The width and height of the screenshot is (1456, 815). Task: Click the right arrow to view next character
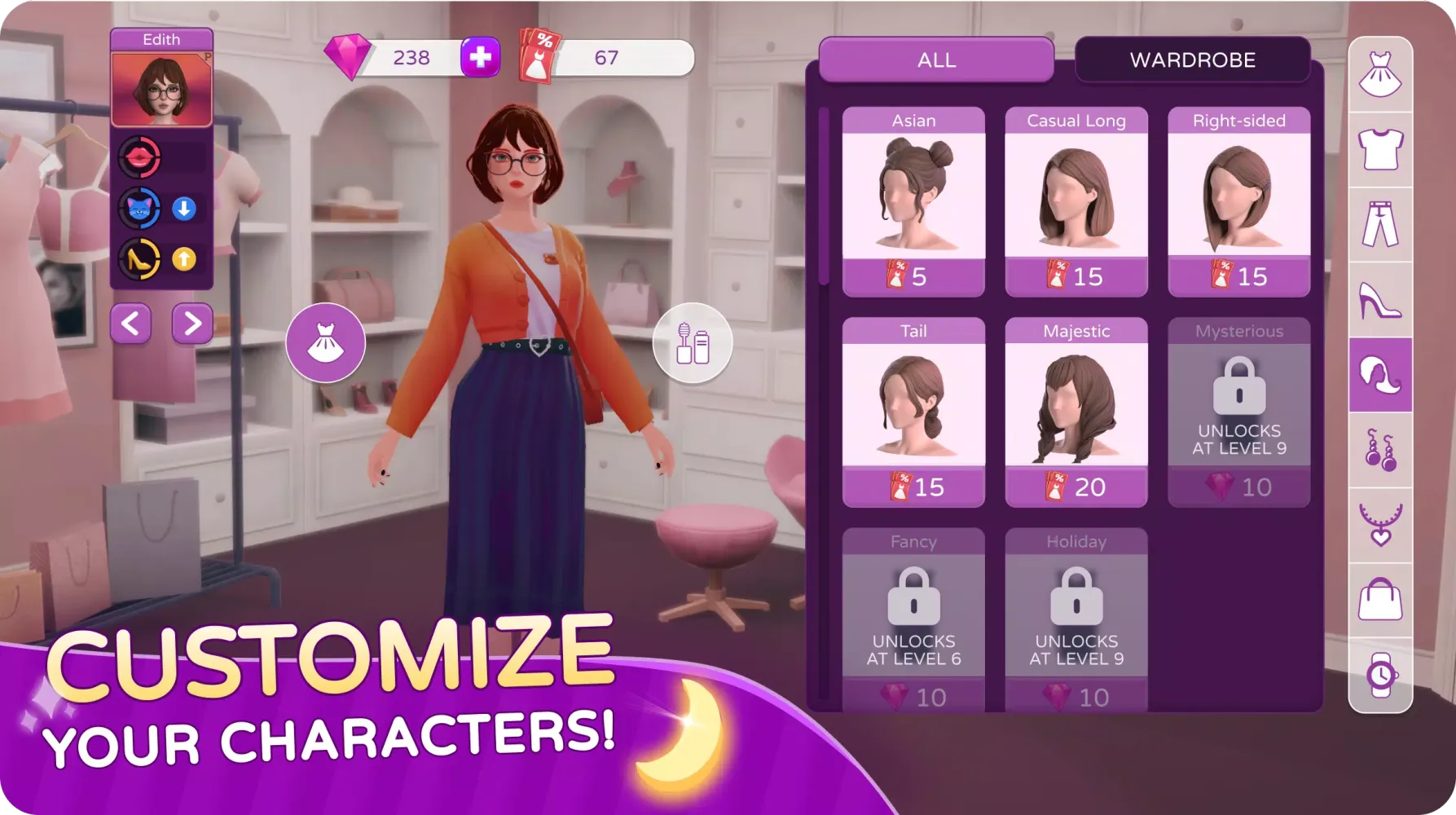tap(191, 324)
